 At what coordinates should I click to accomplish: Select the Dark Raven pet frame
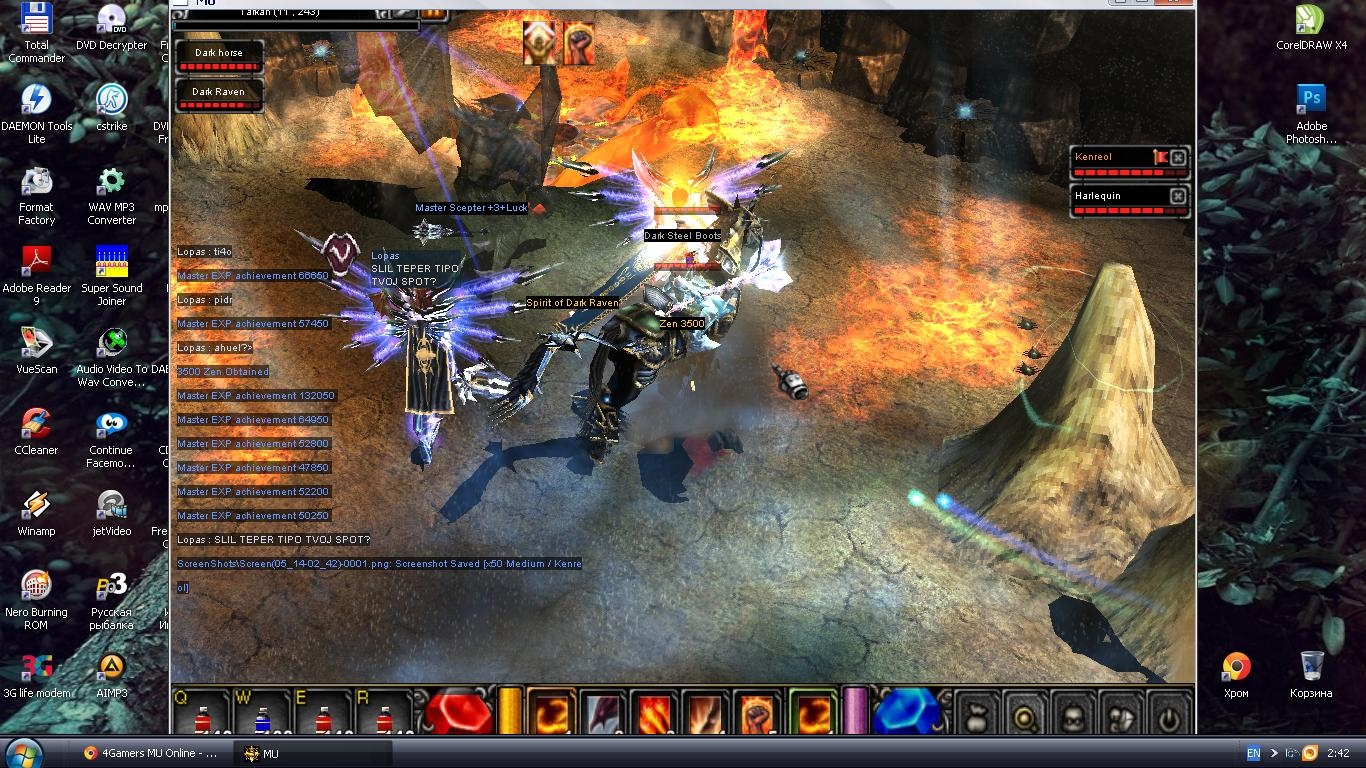click(218, 96)
